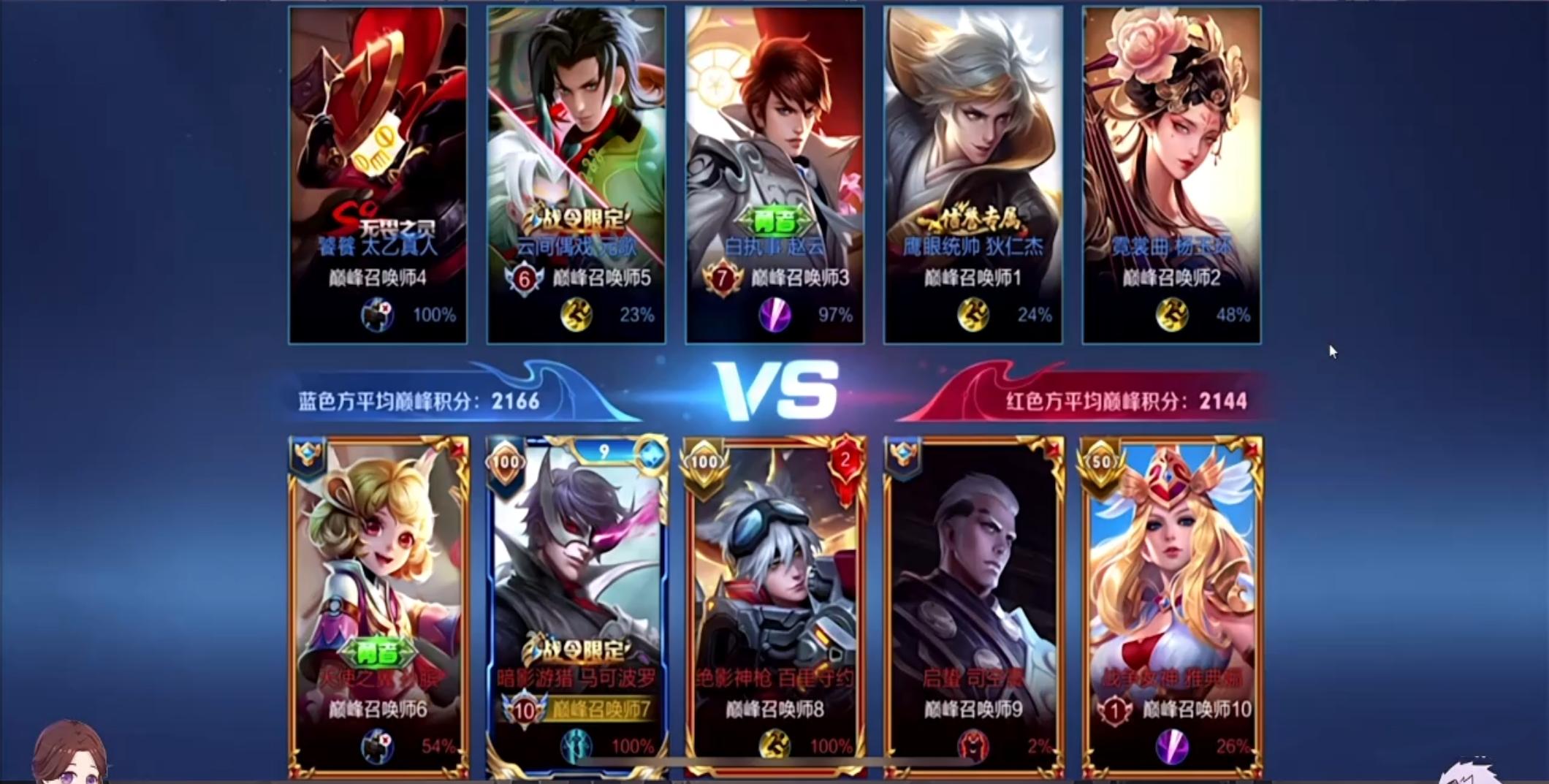
Task: Select the Sprint spell icon under 巅峰召唤师1
Action: (x=972, y=316)
